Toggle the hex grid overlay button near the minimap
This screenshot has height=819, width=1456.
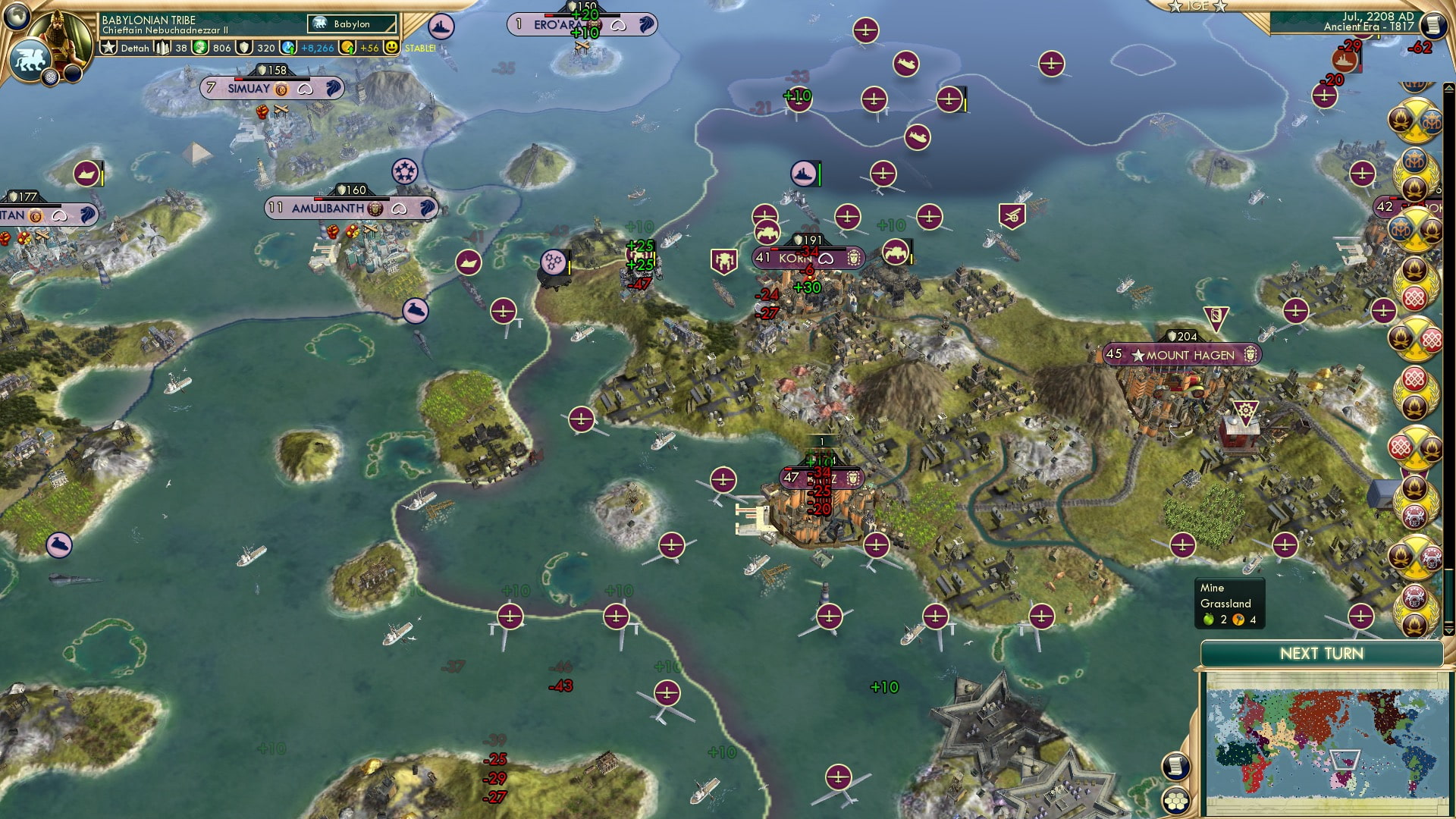point(1177,801)
